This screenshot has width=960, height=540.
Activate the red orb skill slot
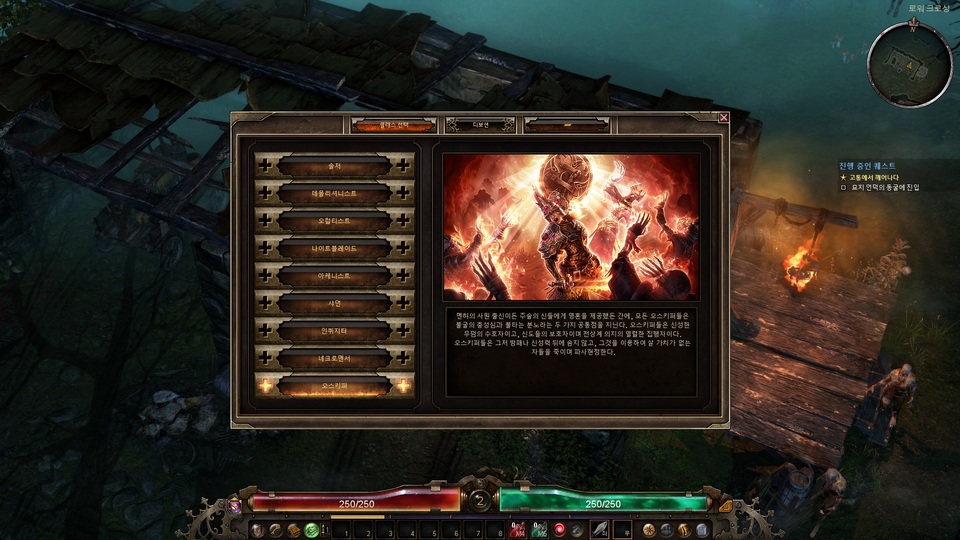tap(560, 529)
